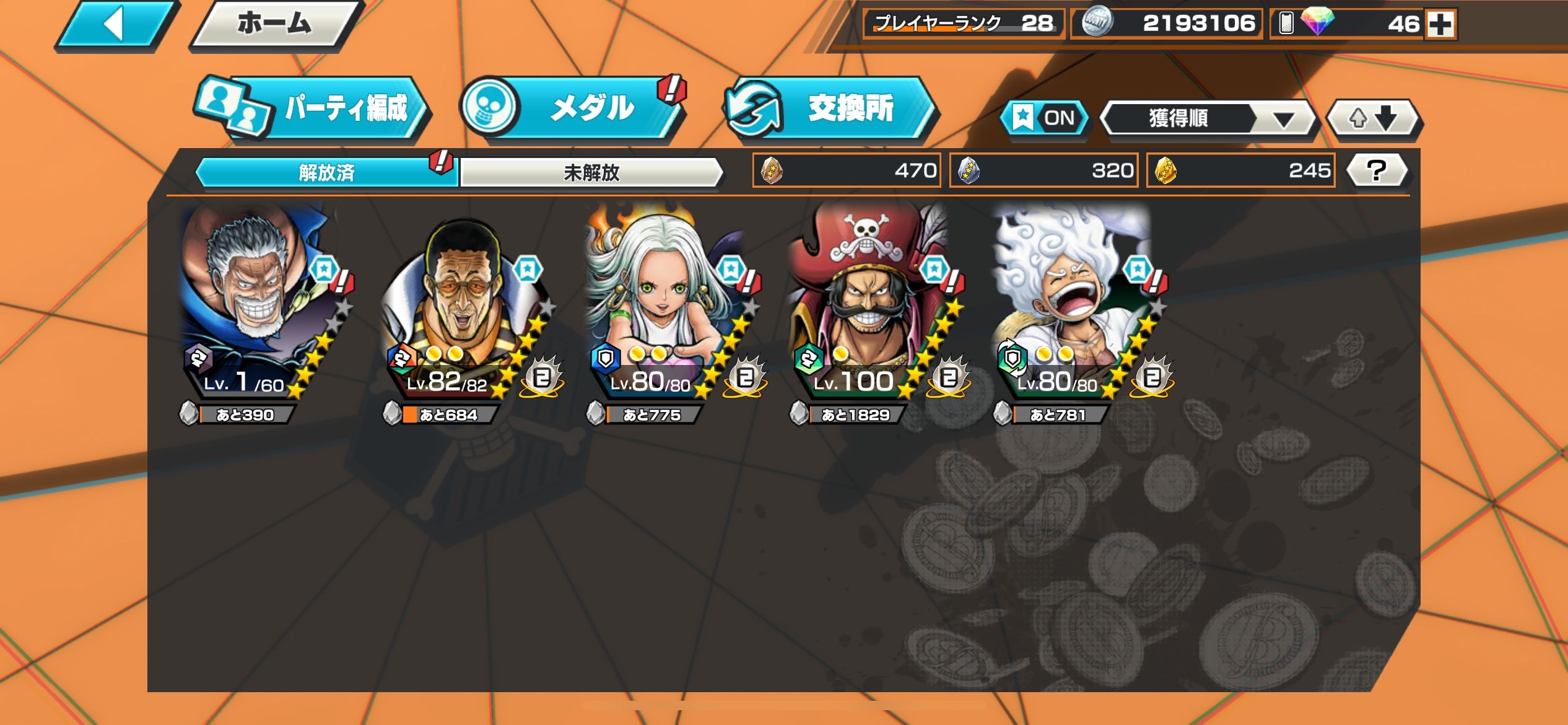Add rainbow diamonds with plus button
This screenshot has height=725, width=1568.
pos(1440,25)
